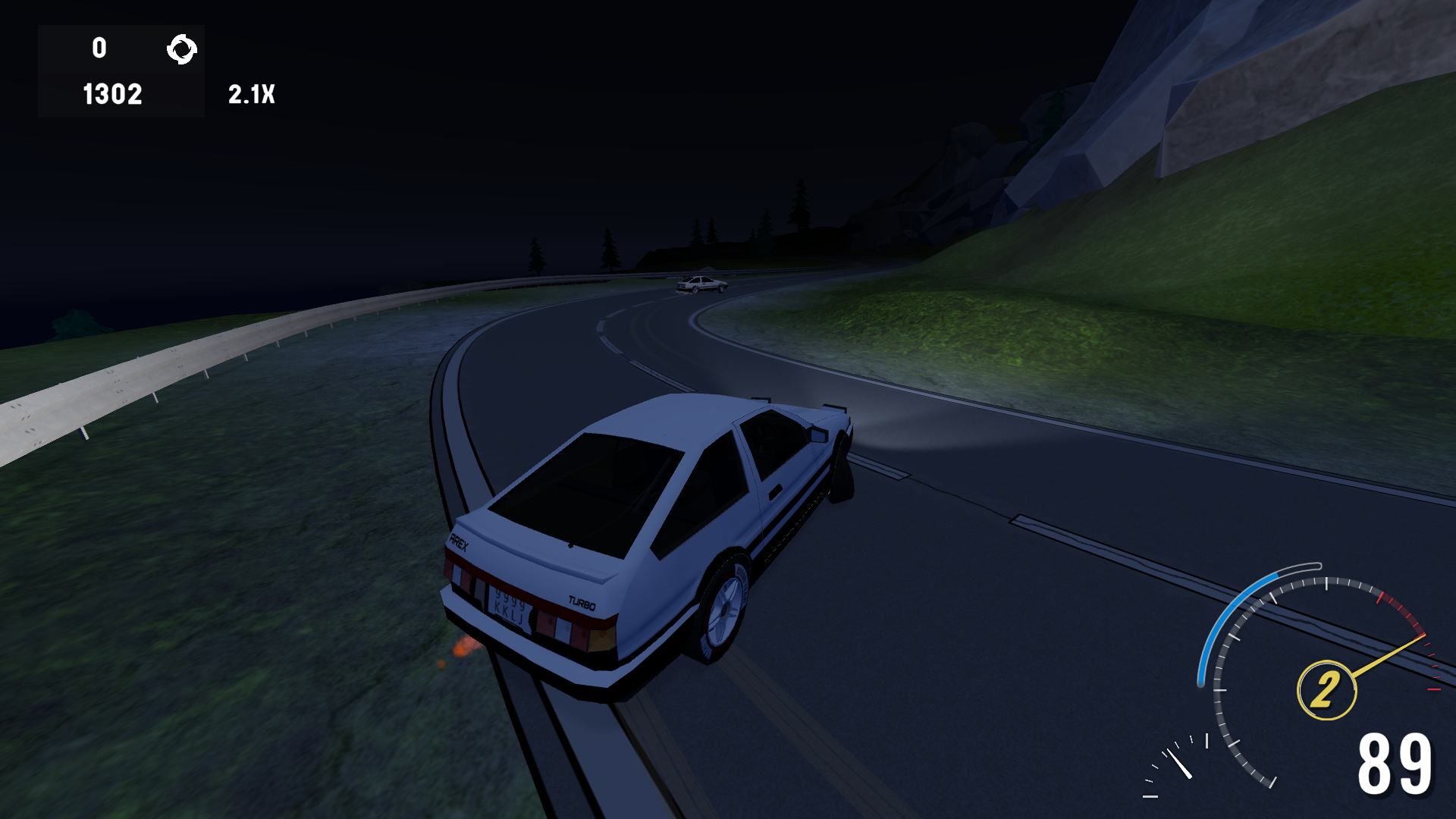This screenshot has width=1456, height=819.
Task: Click the AREX badge on the rear
Action: tap(458, 540)
